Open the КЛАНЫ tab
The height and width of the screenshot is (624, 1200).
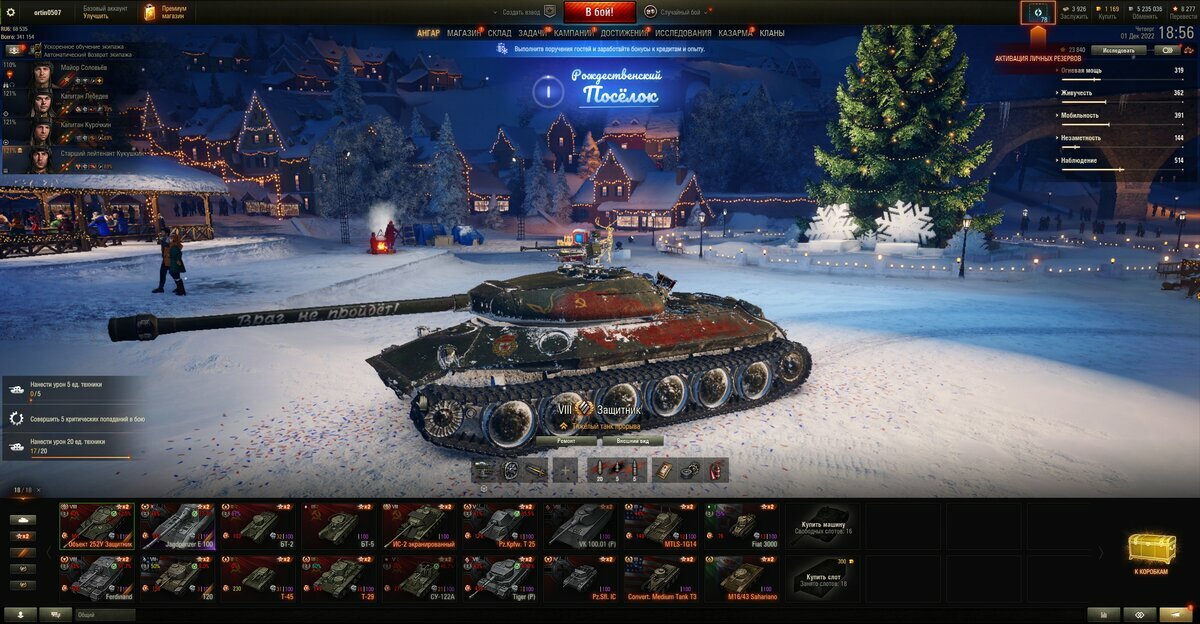point(772,33)
